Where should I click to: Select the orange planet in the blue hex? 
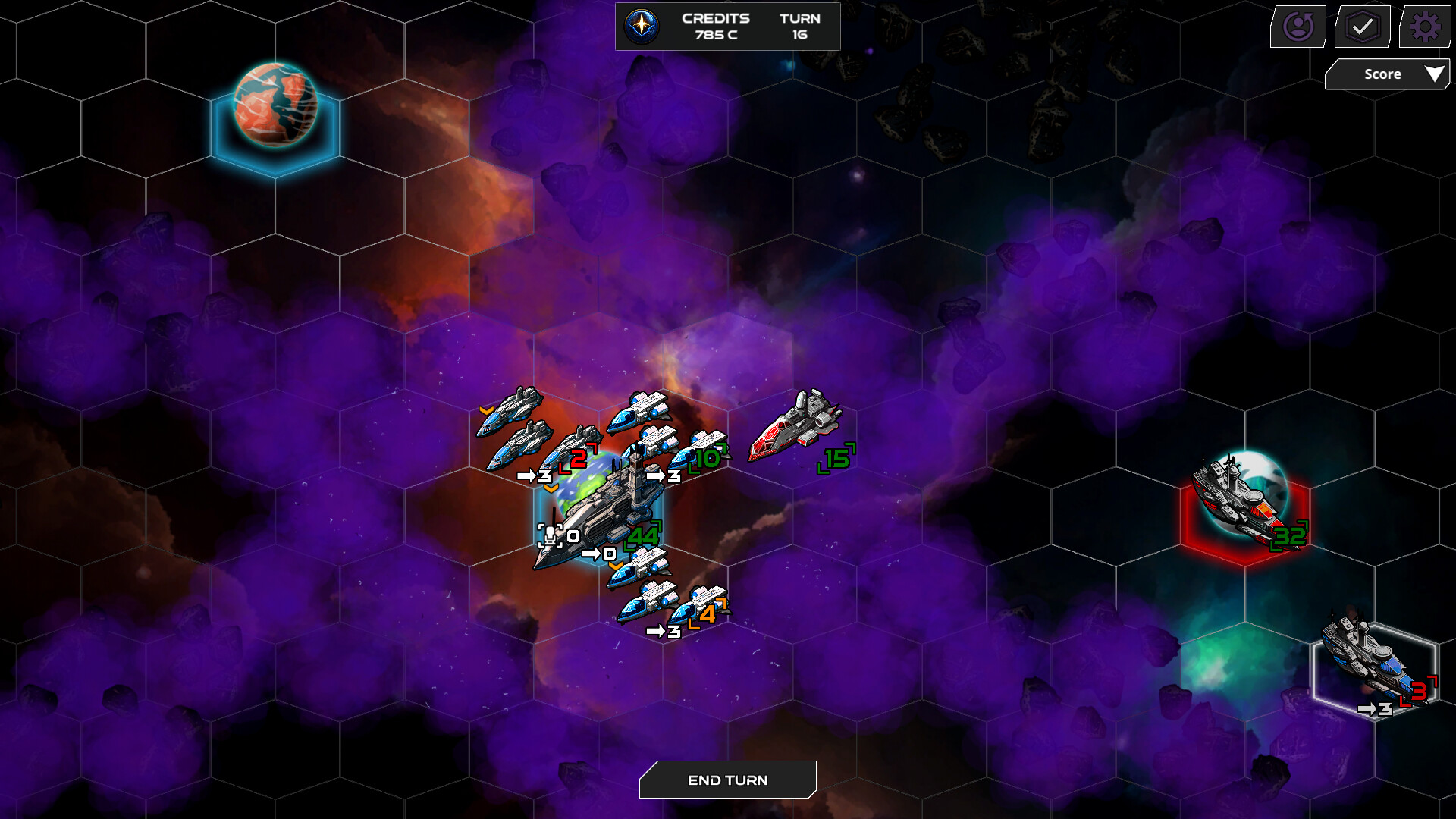(x=275, y=106)
